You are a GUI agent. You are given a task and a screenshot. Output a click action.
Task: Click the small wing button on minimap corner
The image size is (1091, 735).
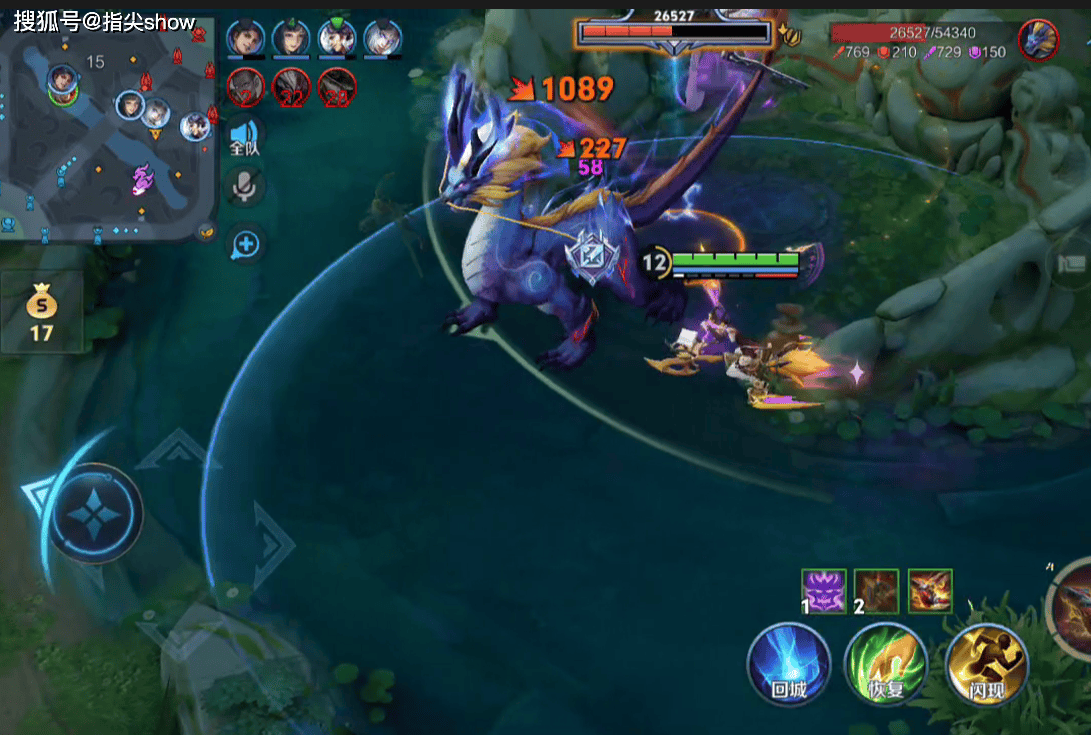pyautogui.click(x=205, y=231)
